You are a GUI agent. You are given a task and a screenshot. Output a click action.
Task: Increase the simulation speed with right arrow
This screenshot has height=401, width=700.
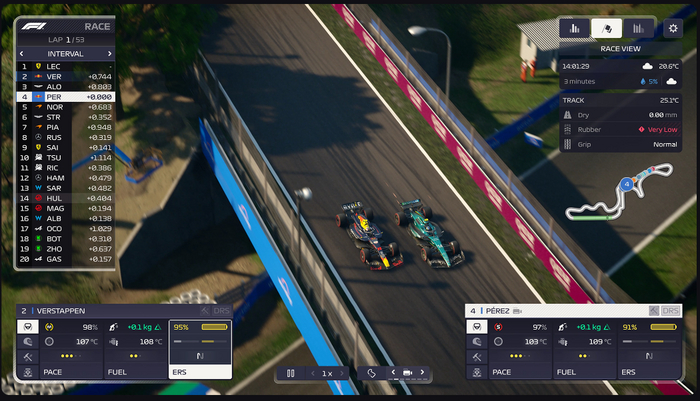[x=343, y=373]
